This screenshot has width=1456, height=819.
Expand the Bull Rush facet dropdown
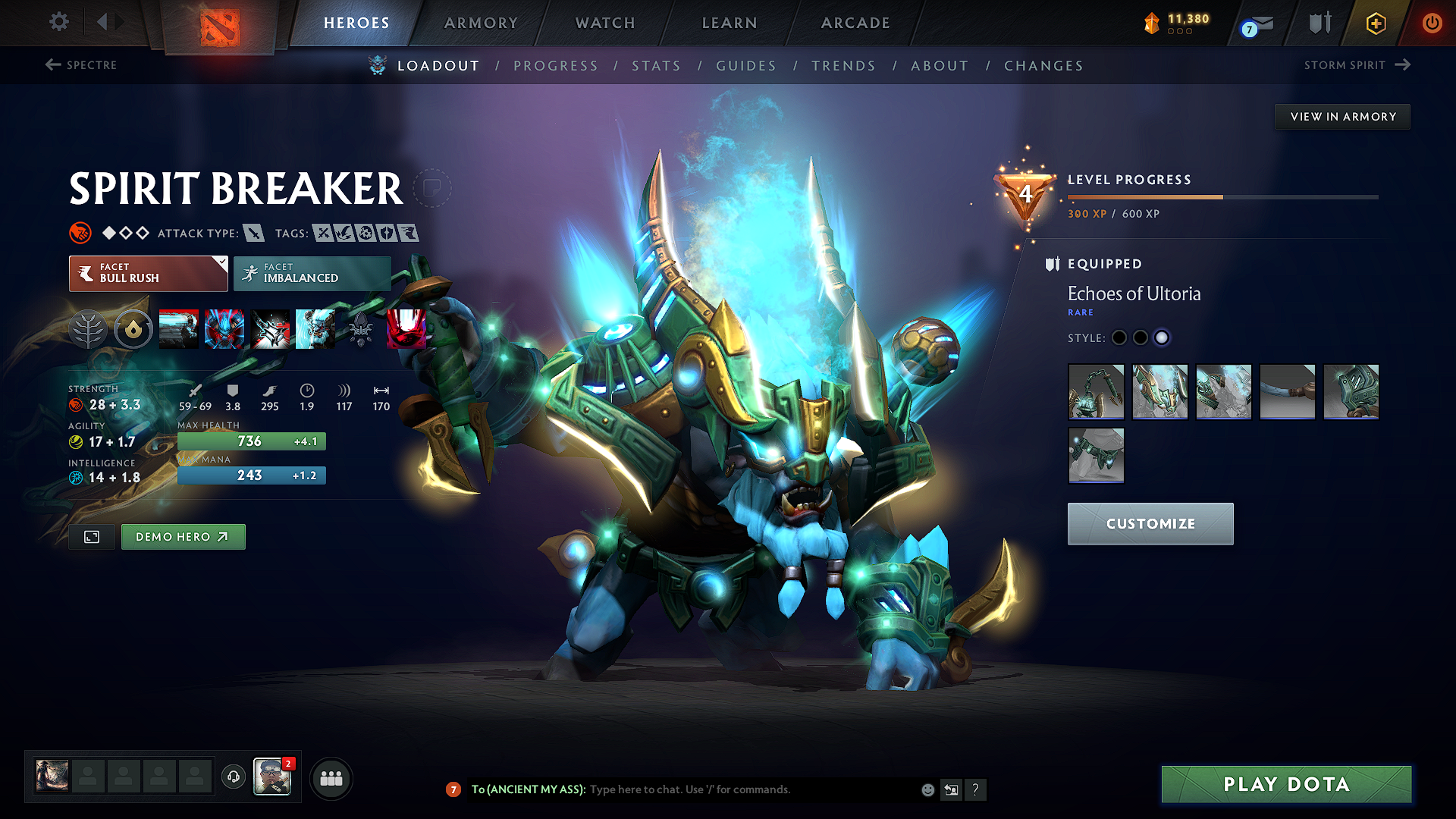tap(147, 273)
